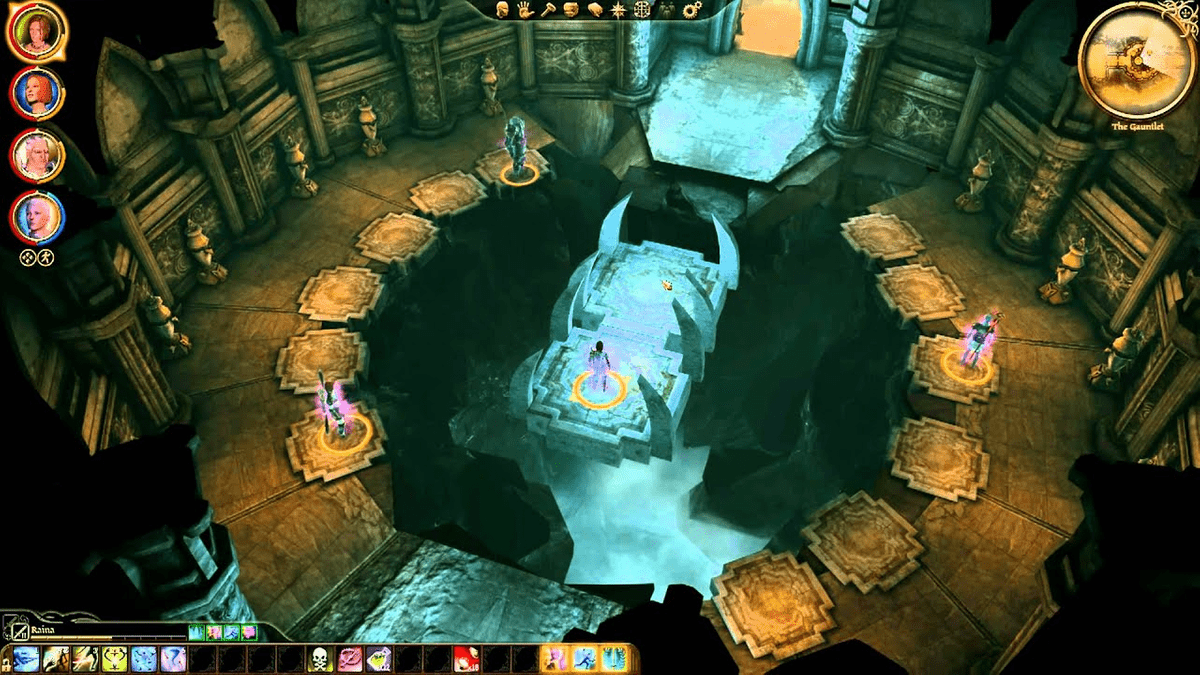This screenshot has width=1200, height=675.
Task: Click the gridded globe icon in top menu
Action: pos(642,10)
